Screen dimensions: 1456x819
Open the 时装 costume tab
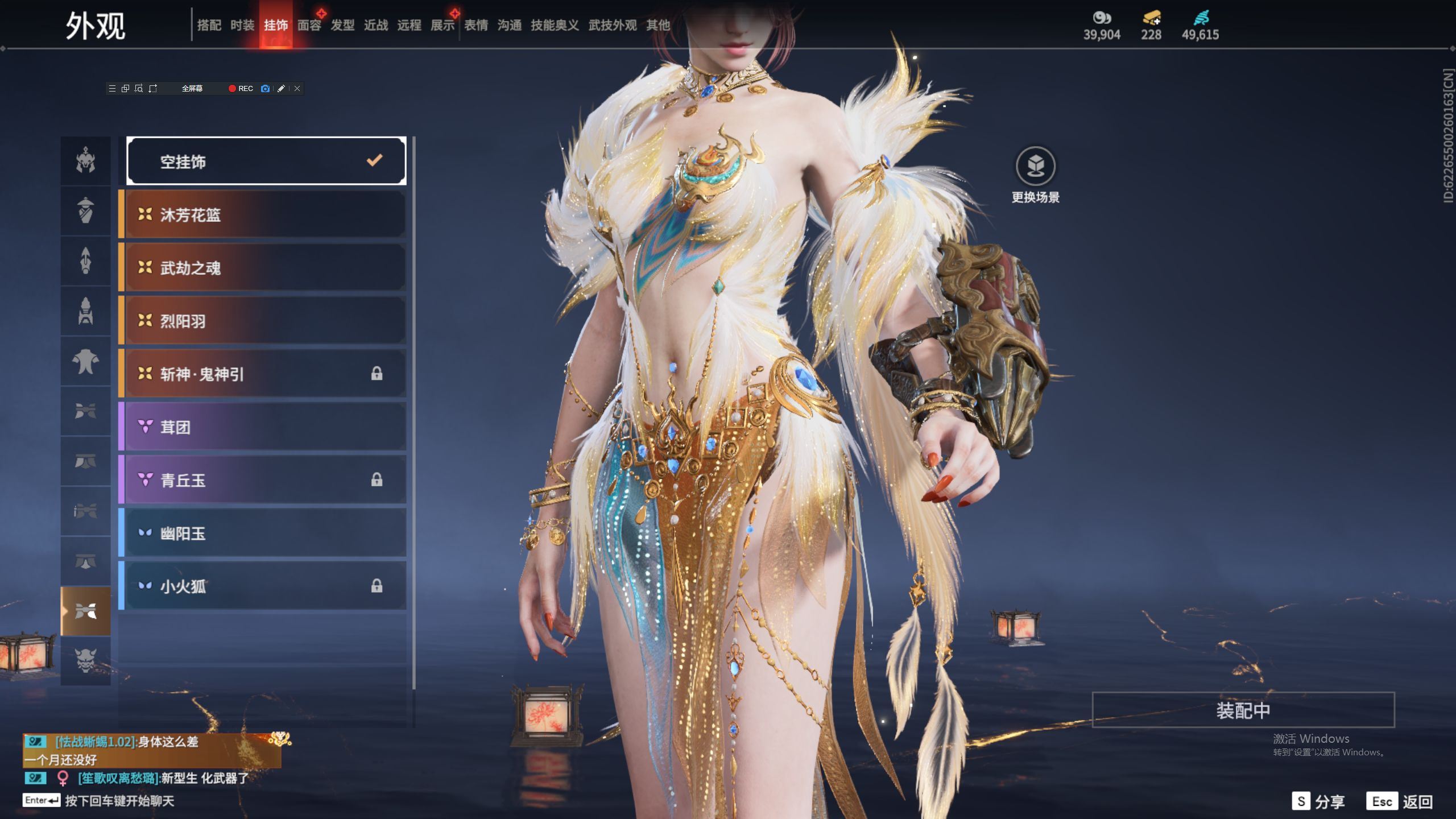pos(242,25)
